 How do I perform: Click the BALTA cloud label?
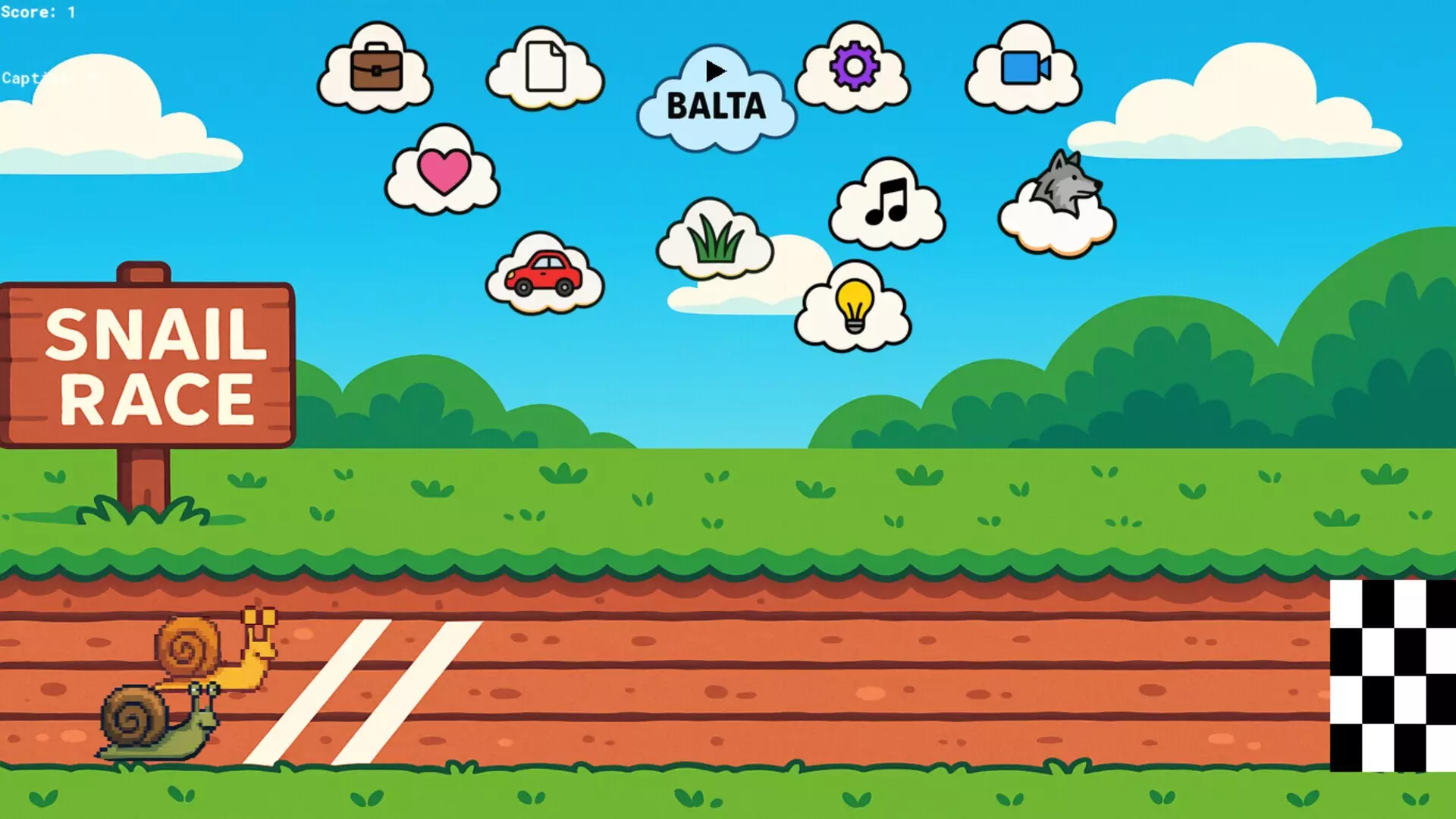coord(715,105)
